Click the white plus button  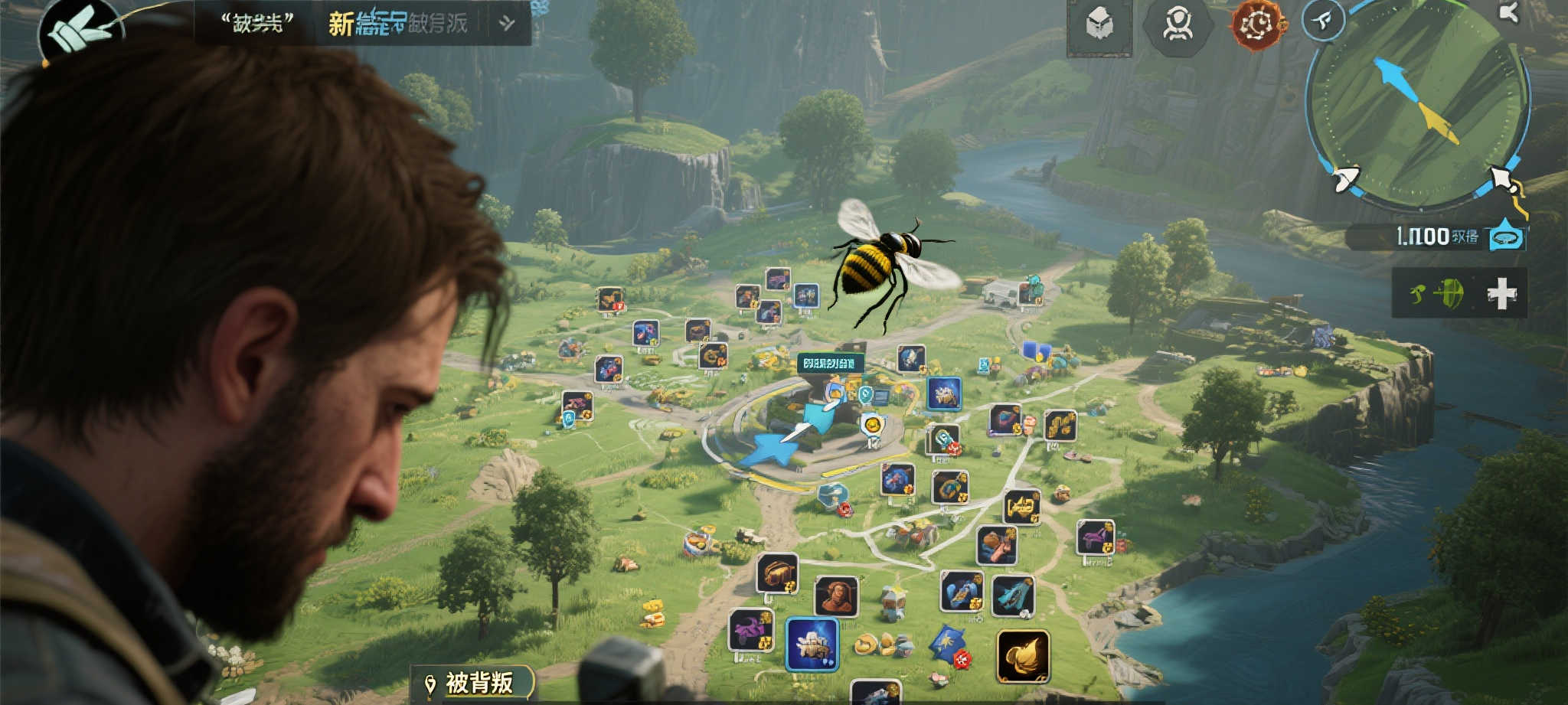[x=1501, y=294]
